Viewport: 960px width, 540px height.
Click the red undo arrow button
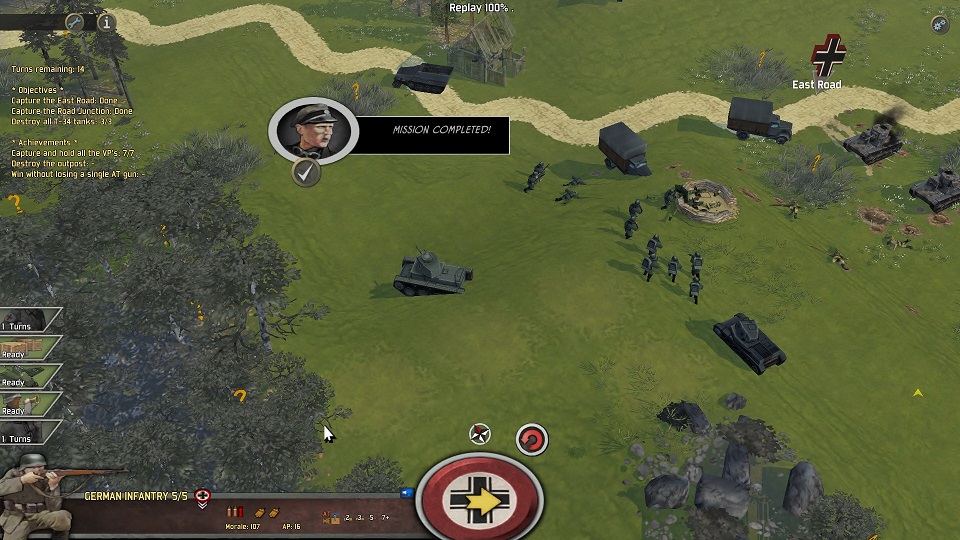[532, 439]
